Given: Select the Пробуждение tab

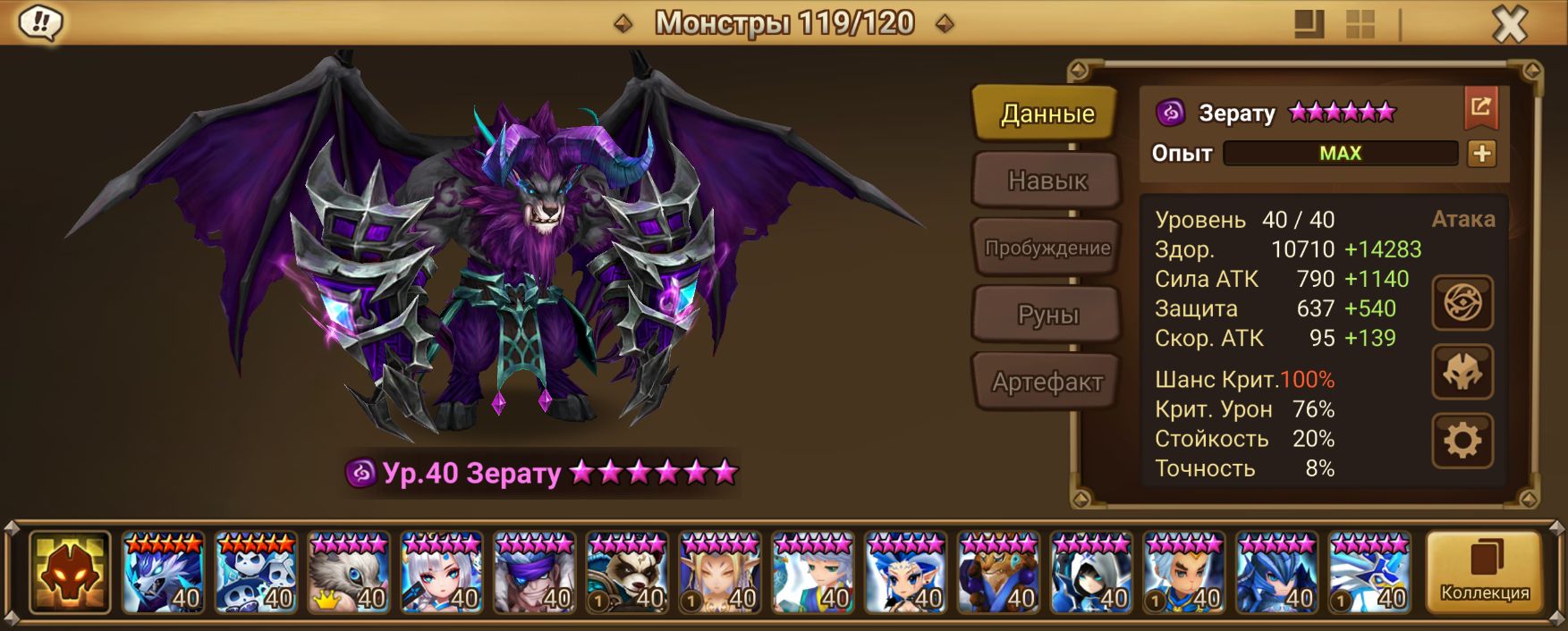Looking at the screenshot, I should pos(1047,248).
